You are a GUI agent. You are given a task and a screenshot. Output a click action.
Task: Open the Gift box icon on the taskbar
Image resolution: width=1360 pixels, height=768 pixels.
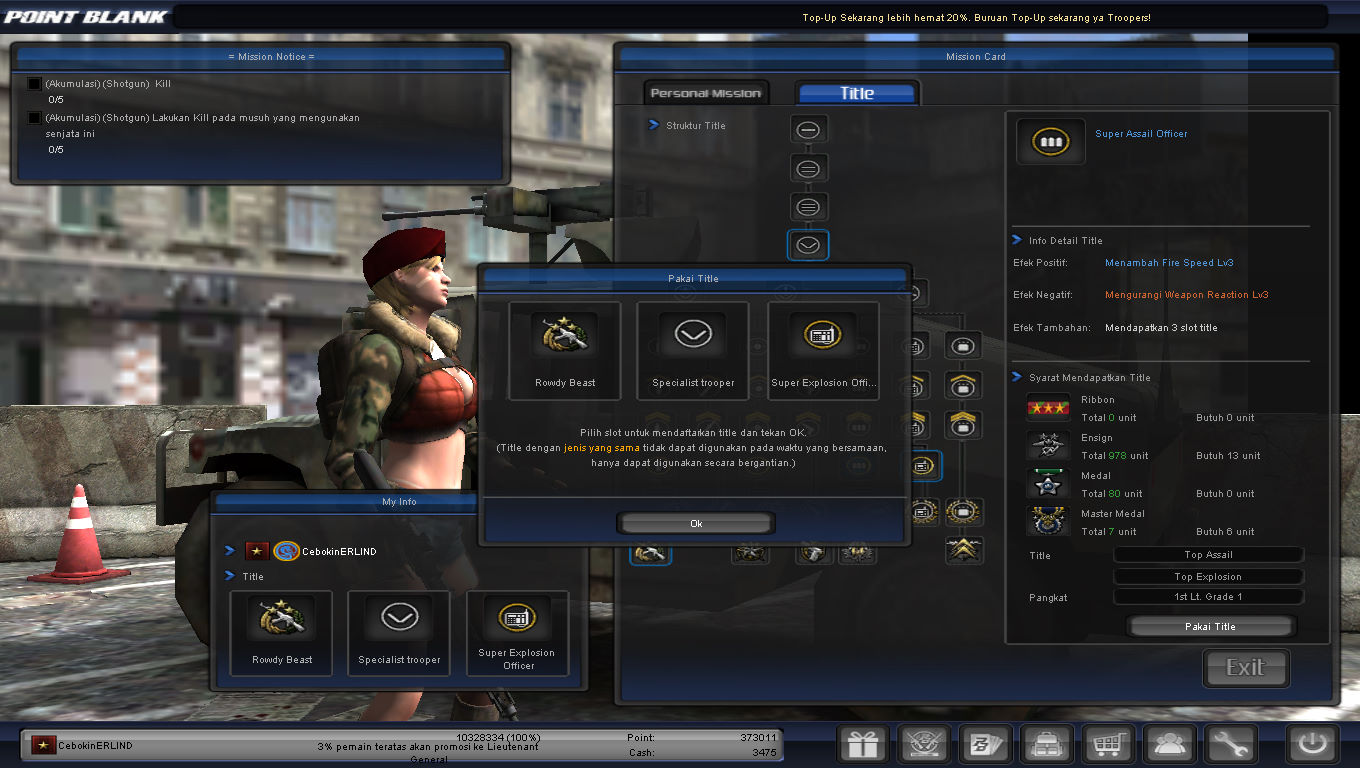click(x=862, y=744)
